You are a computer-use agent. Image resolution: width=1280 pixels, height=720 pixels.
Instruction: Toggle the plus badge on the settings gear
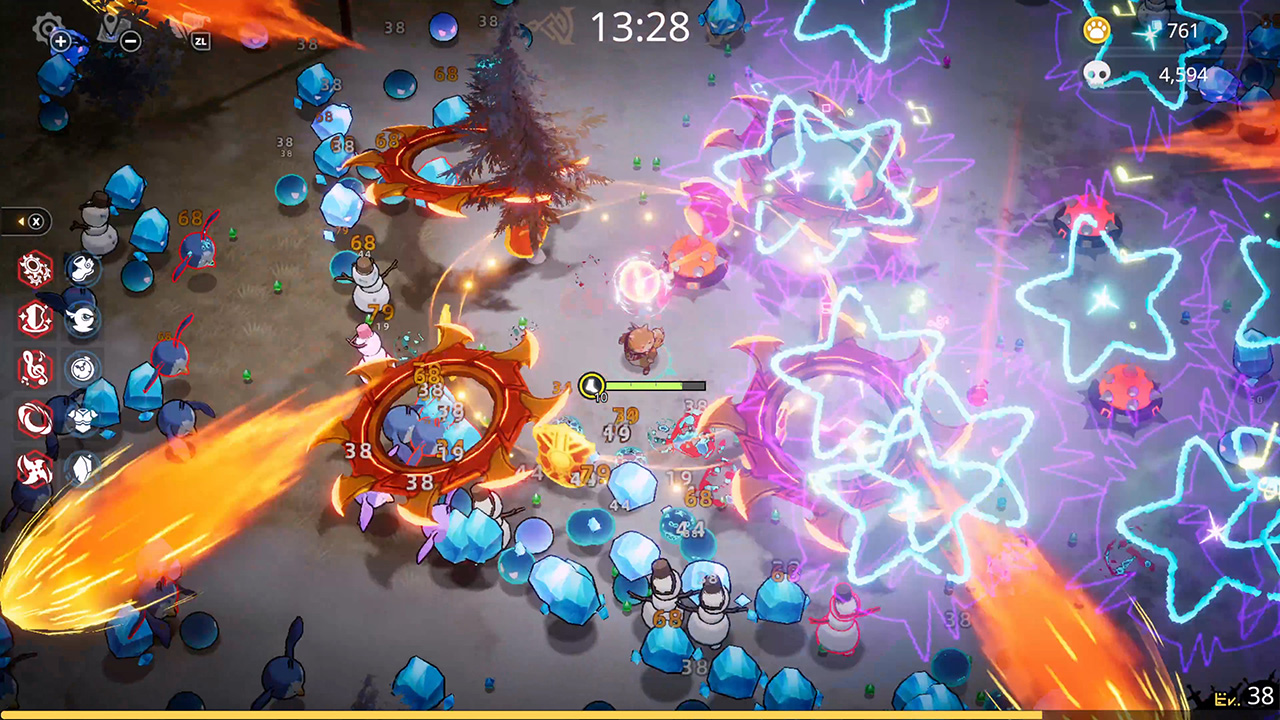61,40
